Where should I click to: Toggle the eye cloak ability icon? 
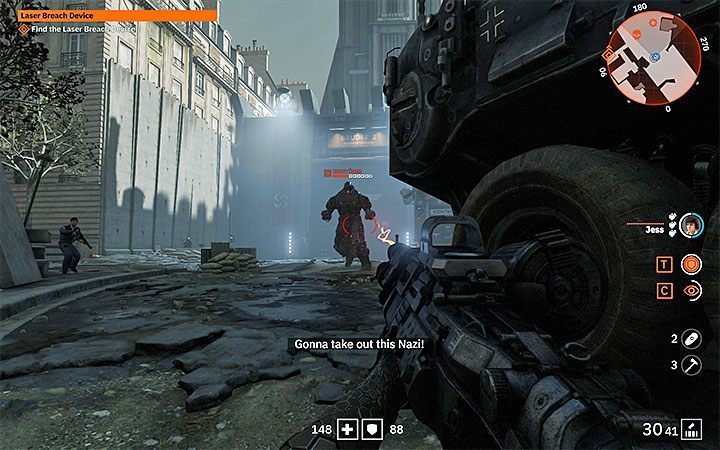coord(691,291)
